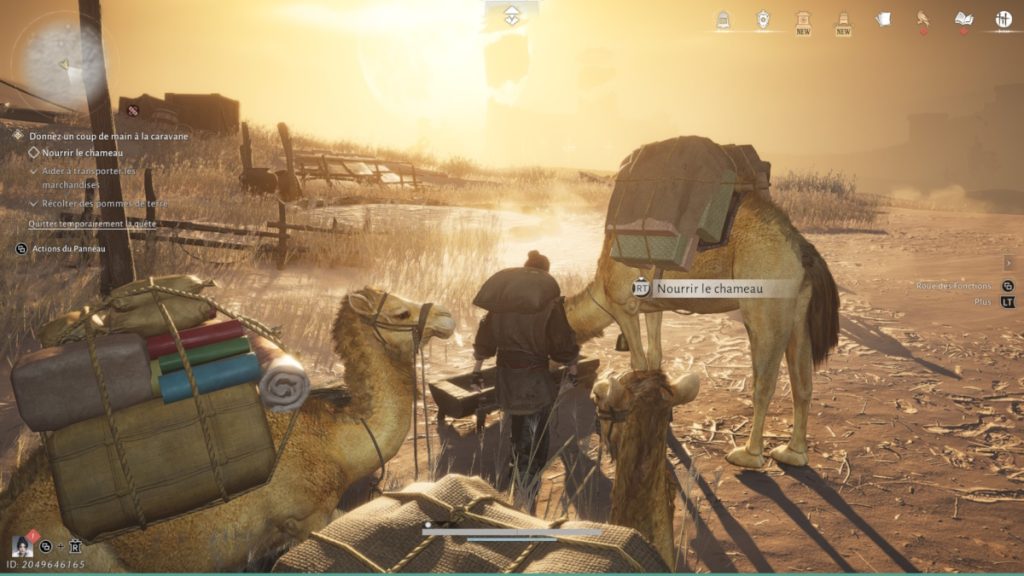Open the shield emblem icon in top bar
The width and height of the screenshot is (1024, 576).
point(763,19)
